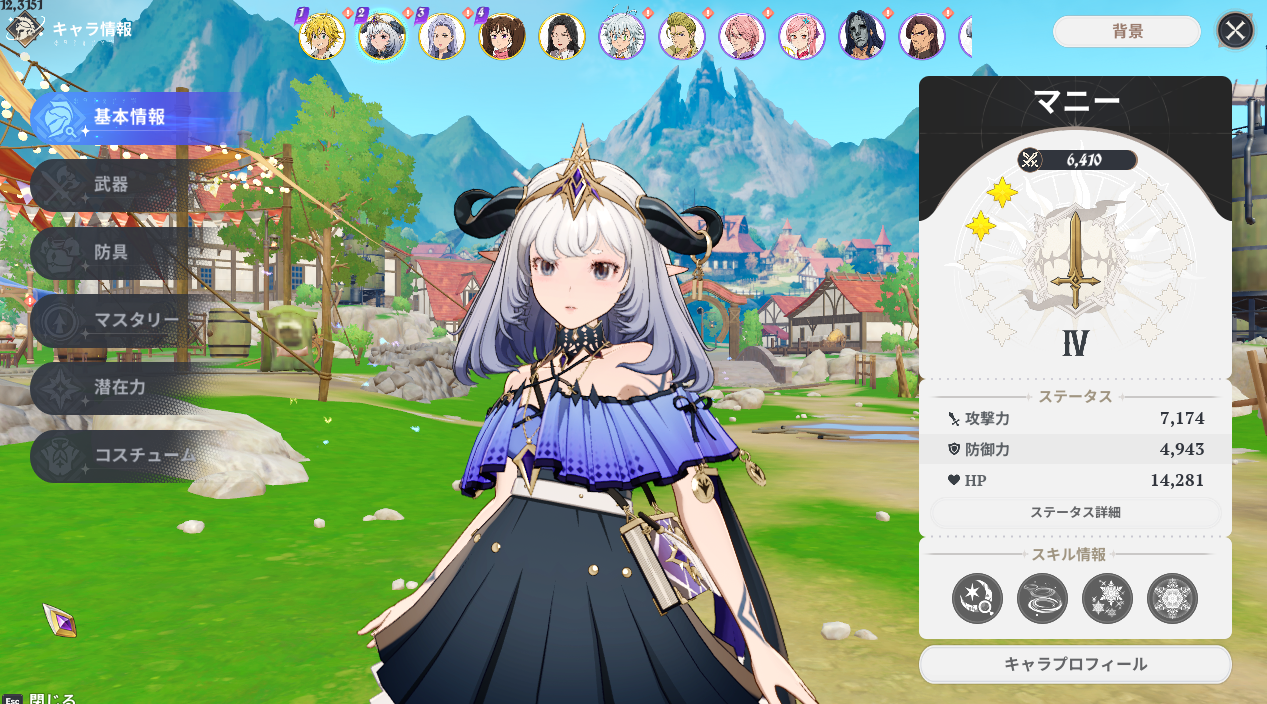Close the character info screen with X

1235,31
